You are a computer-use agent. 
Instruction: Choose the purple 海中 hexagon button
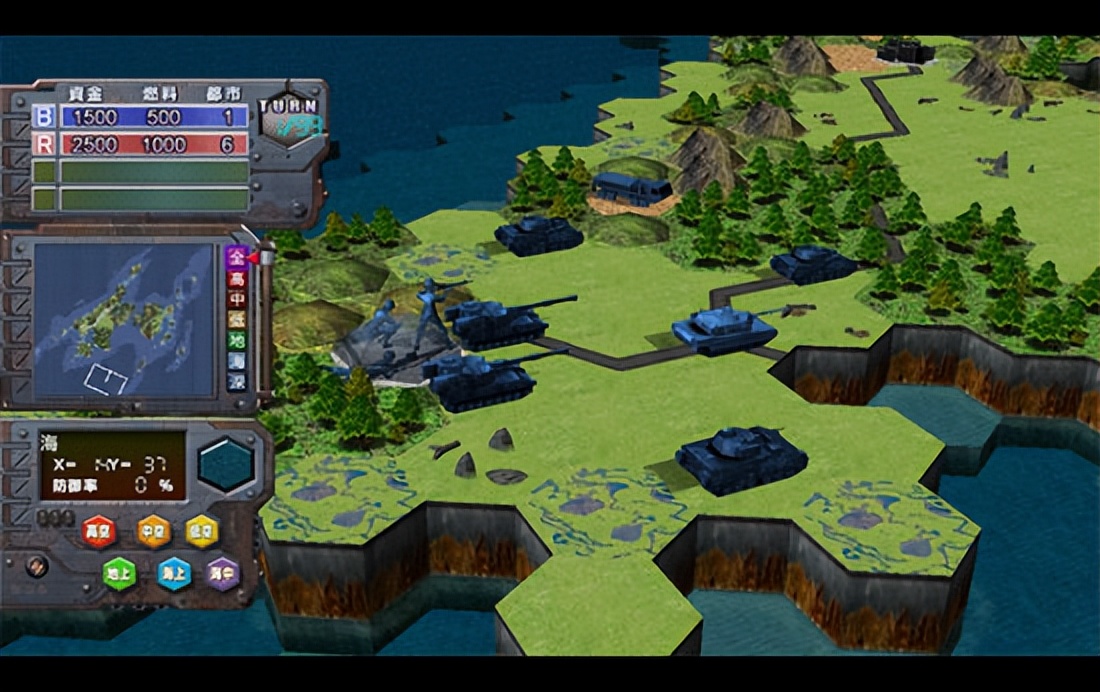pyautogui.click(x=223, y=573)
